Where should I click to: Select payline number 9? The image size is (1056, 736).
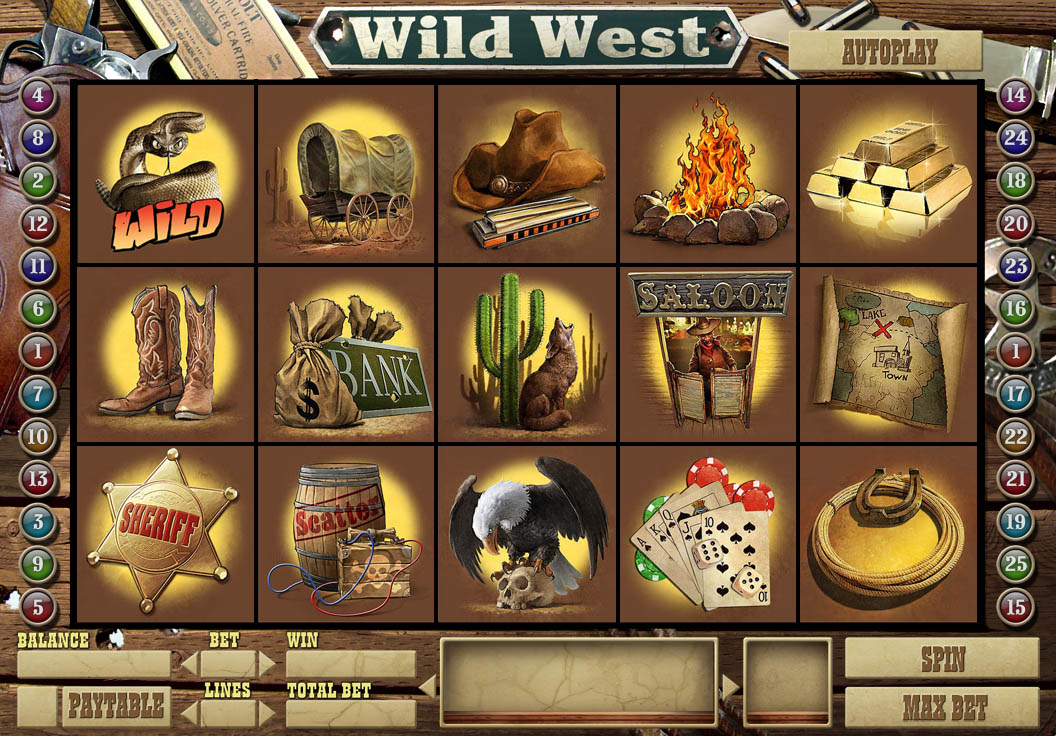coord(38,564)
